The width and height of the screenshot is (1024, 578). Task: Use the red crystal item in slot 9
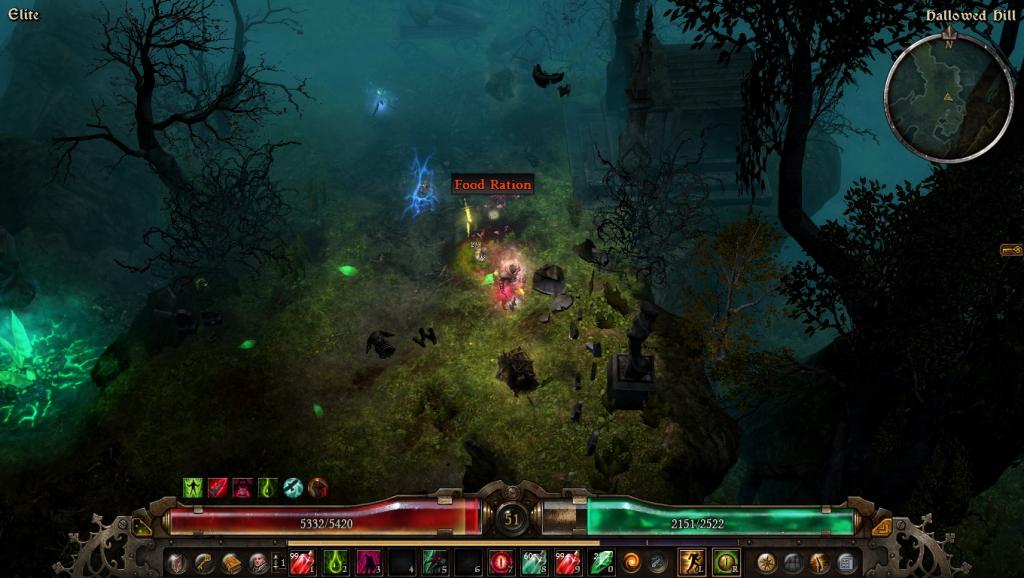(x=567, y=562)
